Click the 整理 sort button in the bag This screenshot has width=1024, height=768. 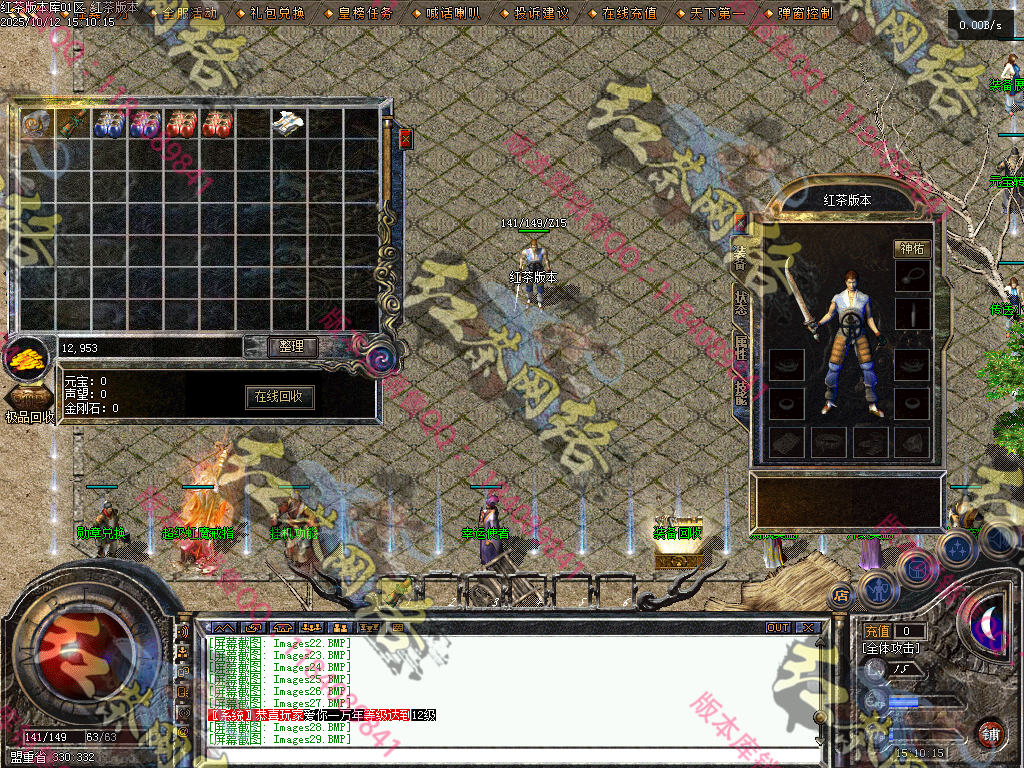292,347
